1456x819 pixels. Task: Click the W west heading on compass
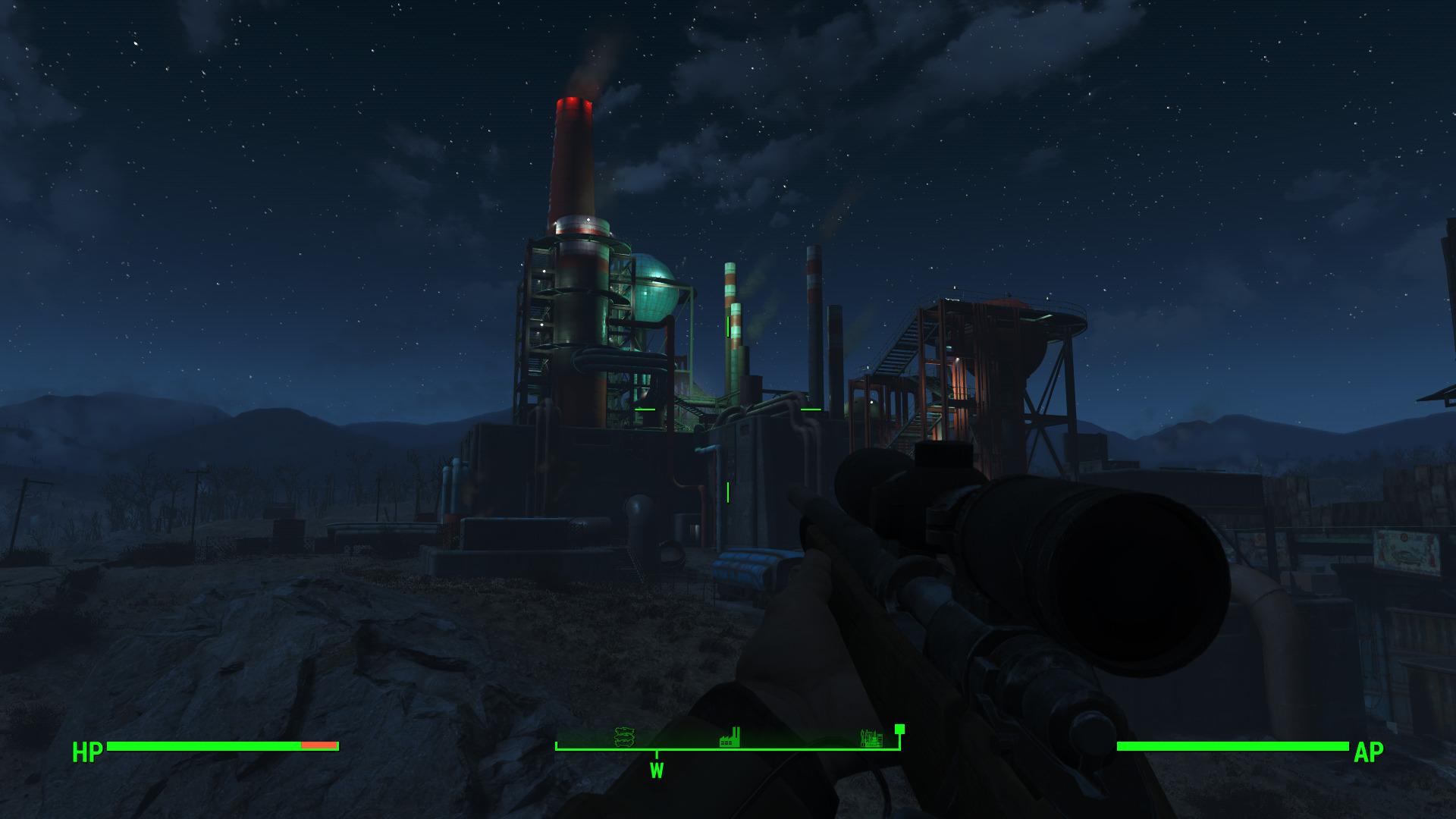coord(657,770)
